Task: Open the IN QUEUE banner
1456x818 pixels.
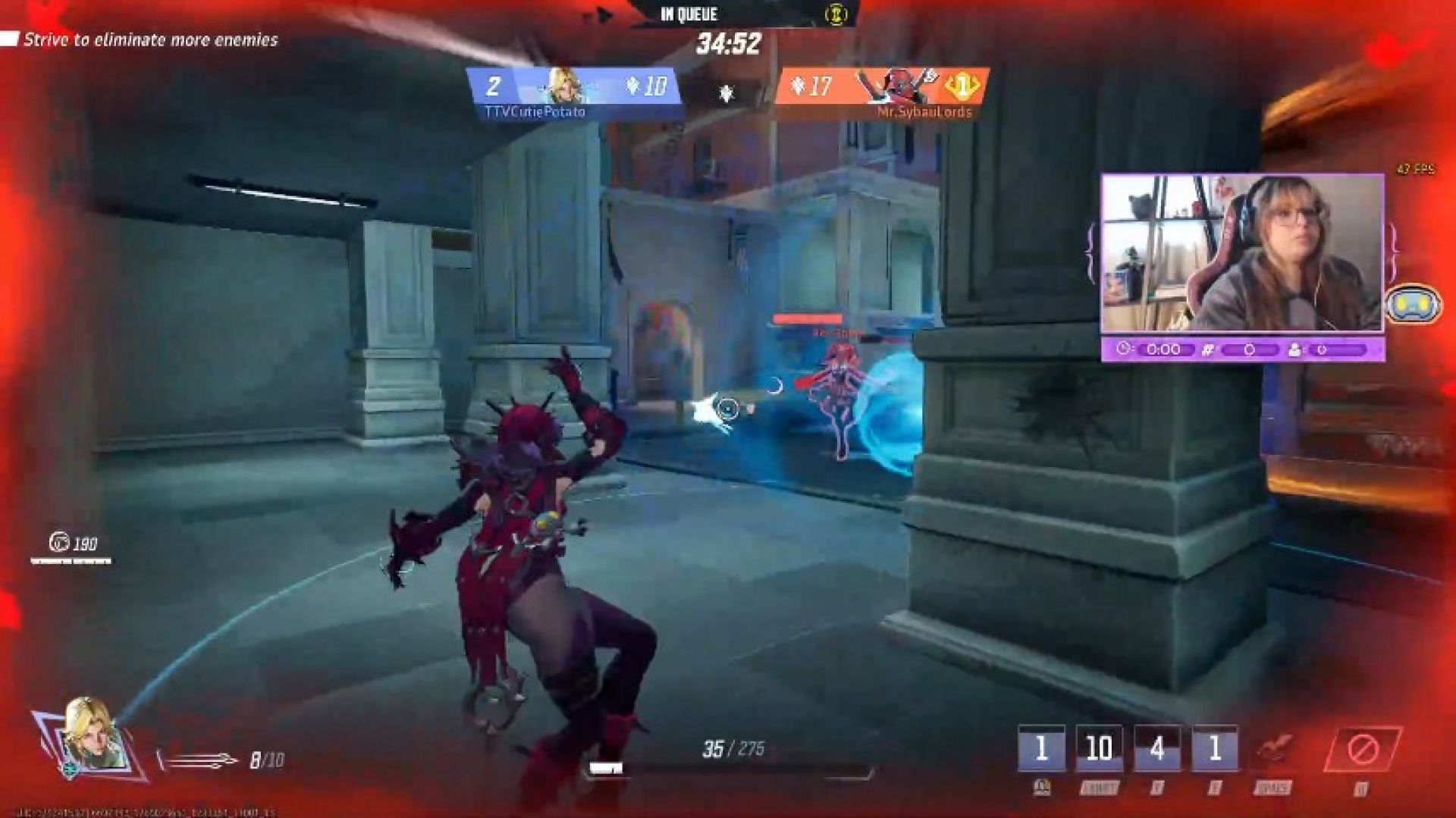Action: 689,14
